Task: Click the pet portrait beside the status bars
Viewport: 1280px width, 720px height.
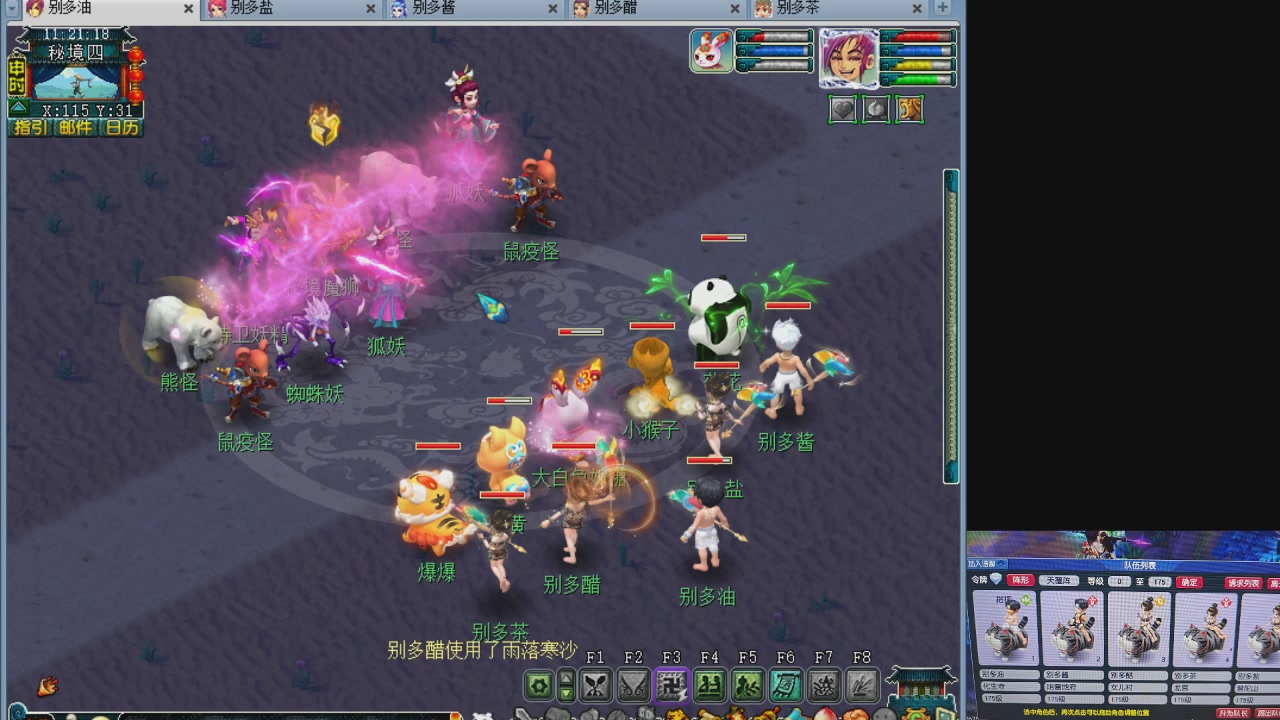Action: tap(712, 52)
